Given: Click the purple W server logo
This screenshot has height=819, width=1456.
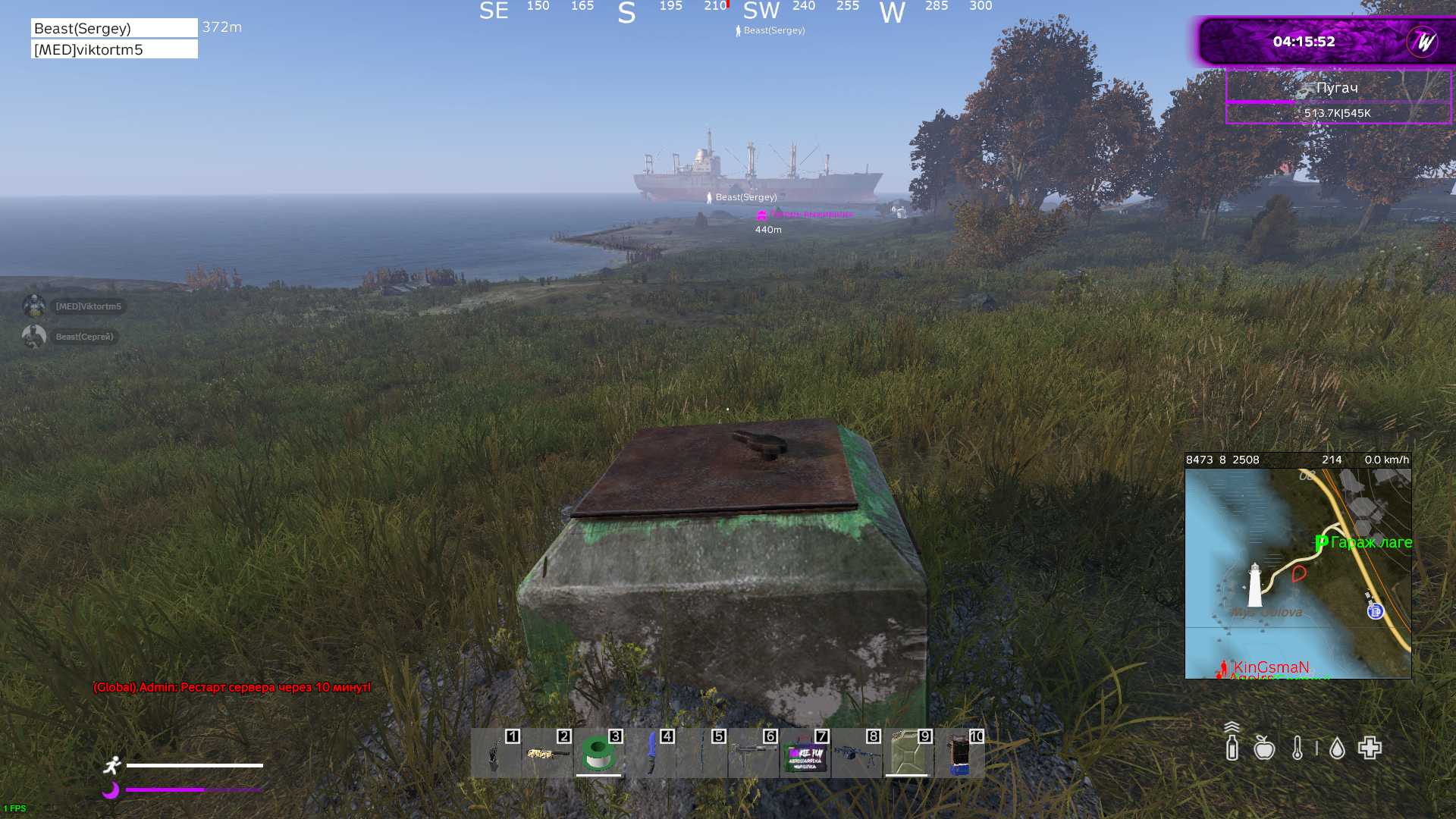Looking at the screenshot, I should (1422, 42).
